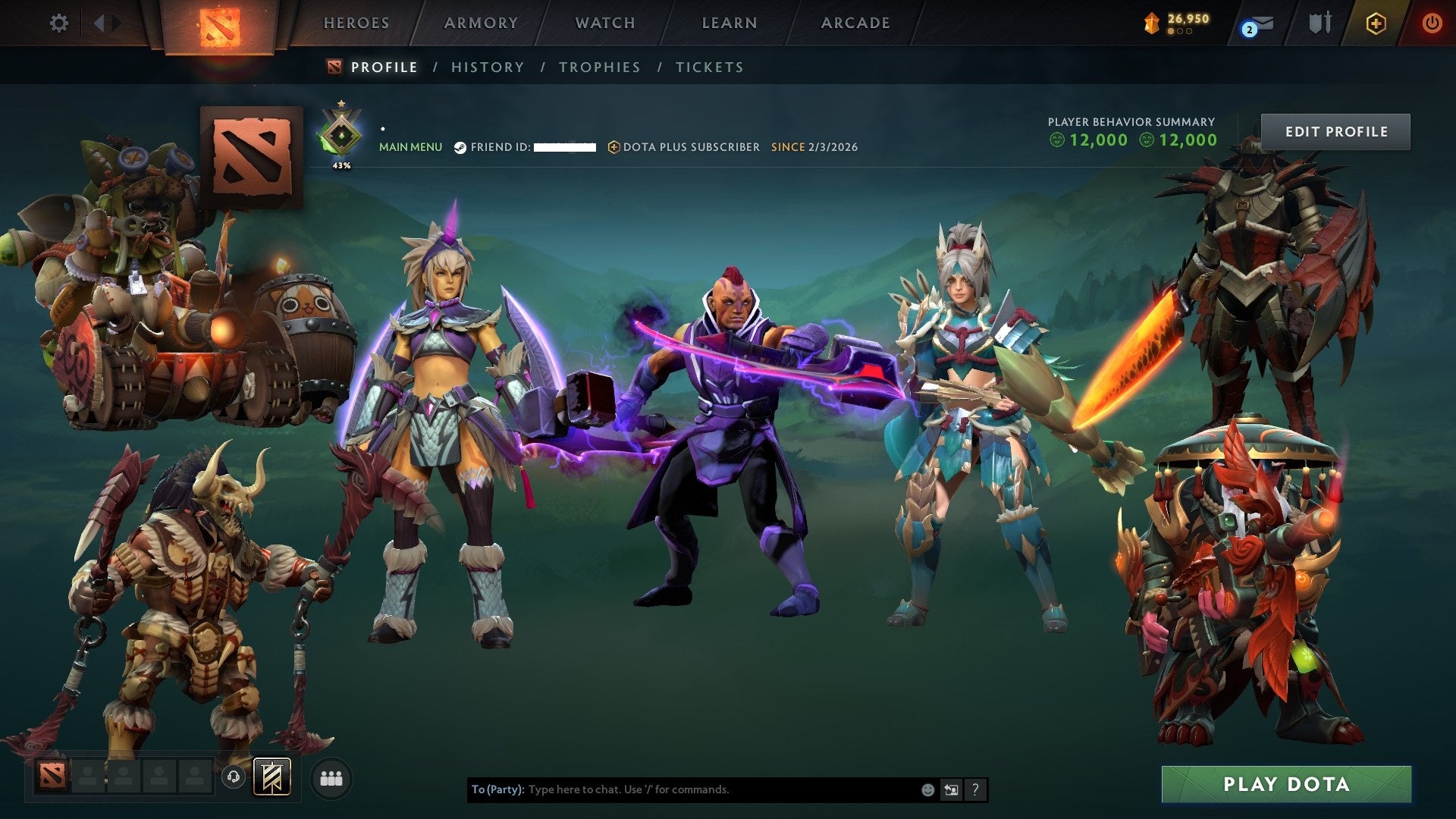The width and height of the screenshot is (1456, 819).
Task: Open the golden Dota Plus hexagon icon
Action: (x=1378, y=23)
